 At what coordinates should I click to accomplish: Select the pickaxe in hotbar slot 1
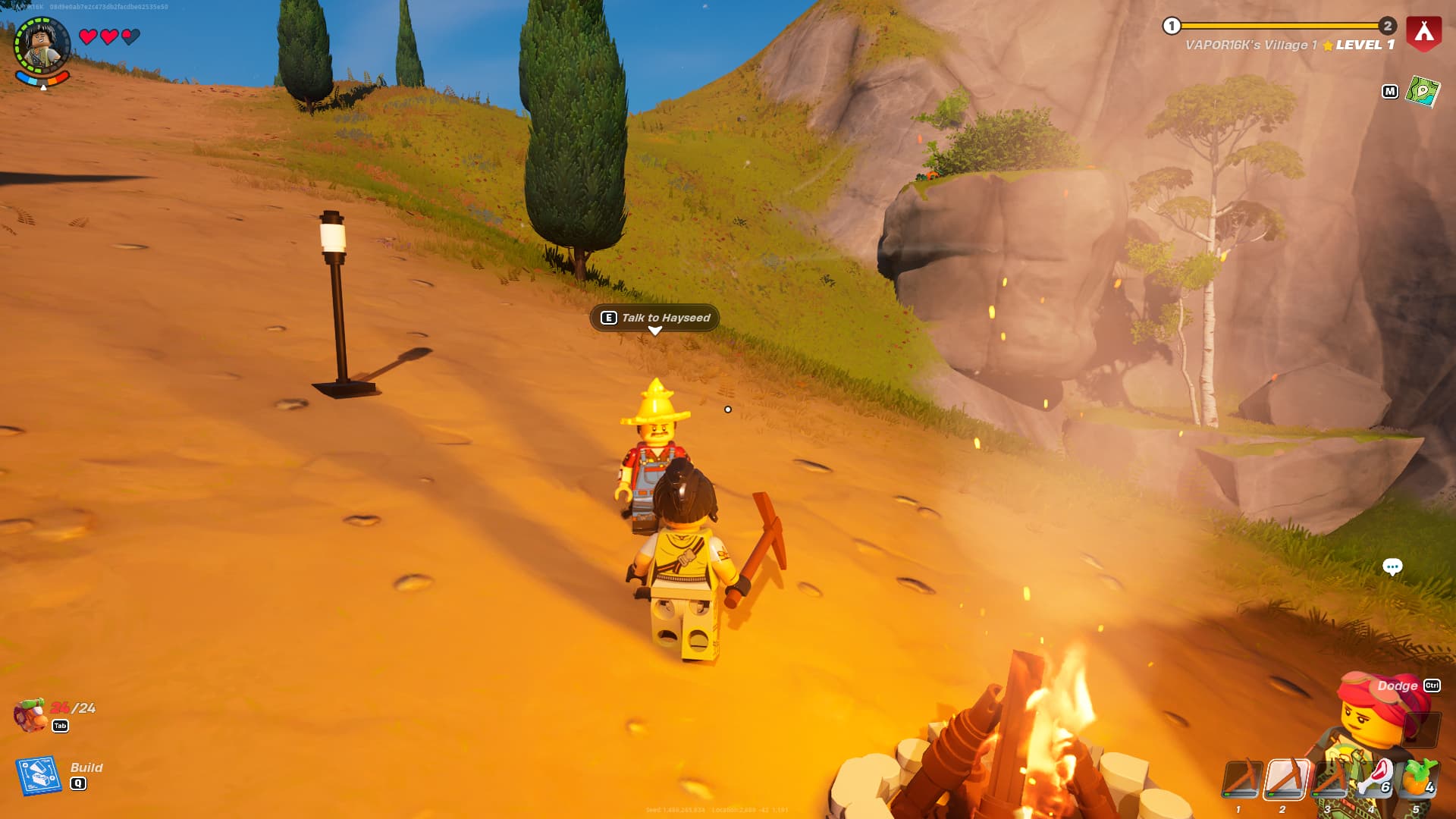pos(1241,780)
